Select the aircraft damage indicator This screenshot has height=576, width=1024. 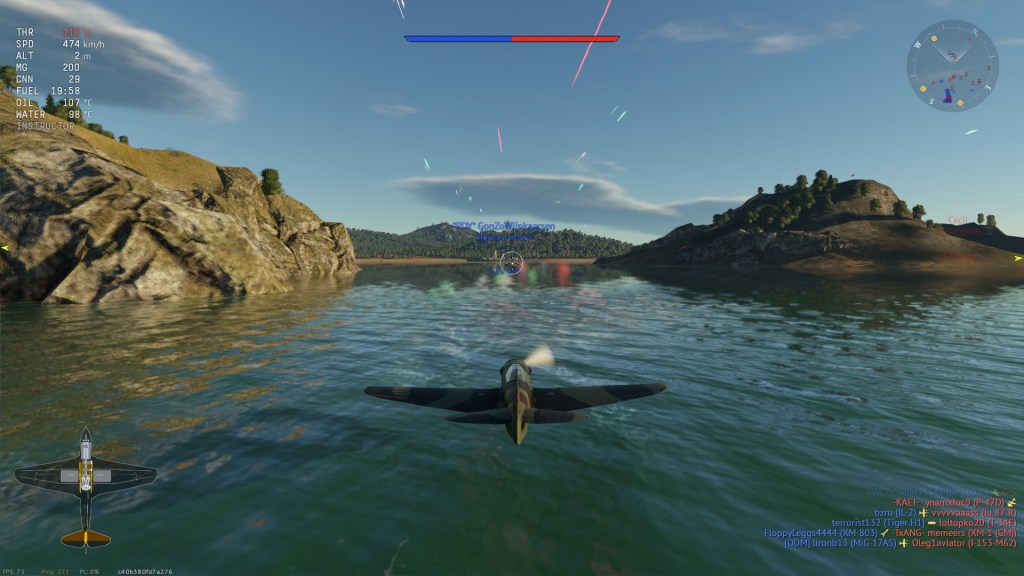[x=85, y=488]
